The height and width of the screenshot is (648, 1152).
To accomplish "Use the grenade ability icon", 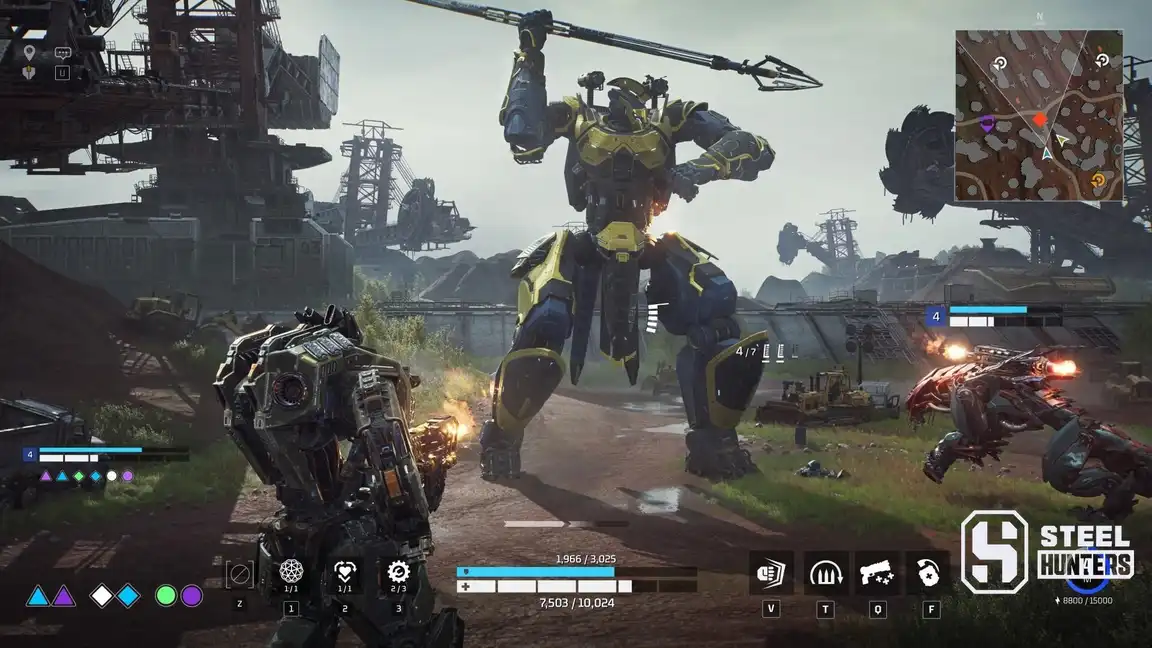I will (930, 573).
